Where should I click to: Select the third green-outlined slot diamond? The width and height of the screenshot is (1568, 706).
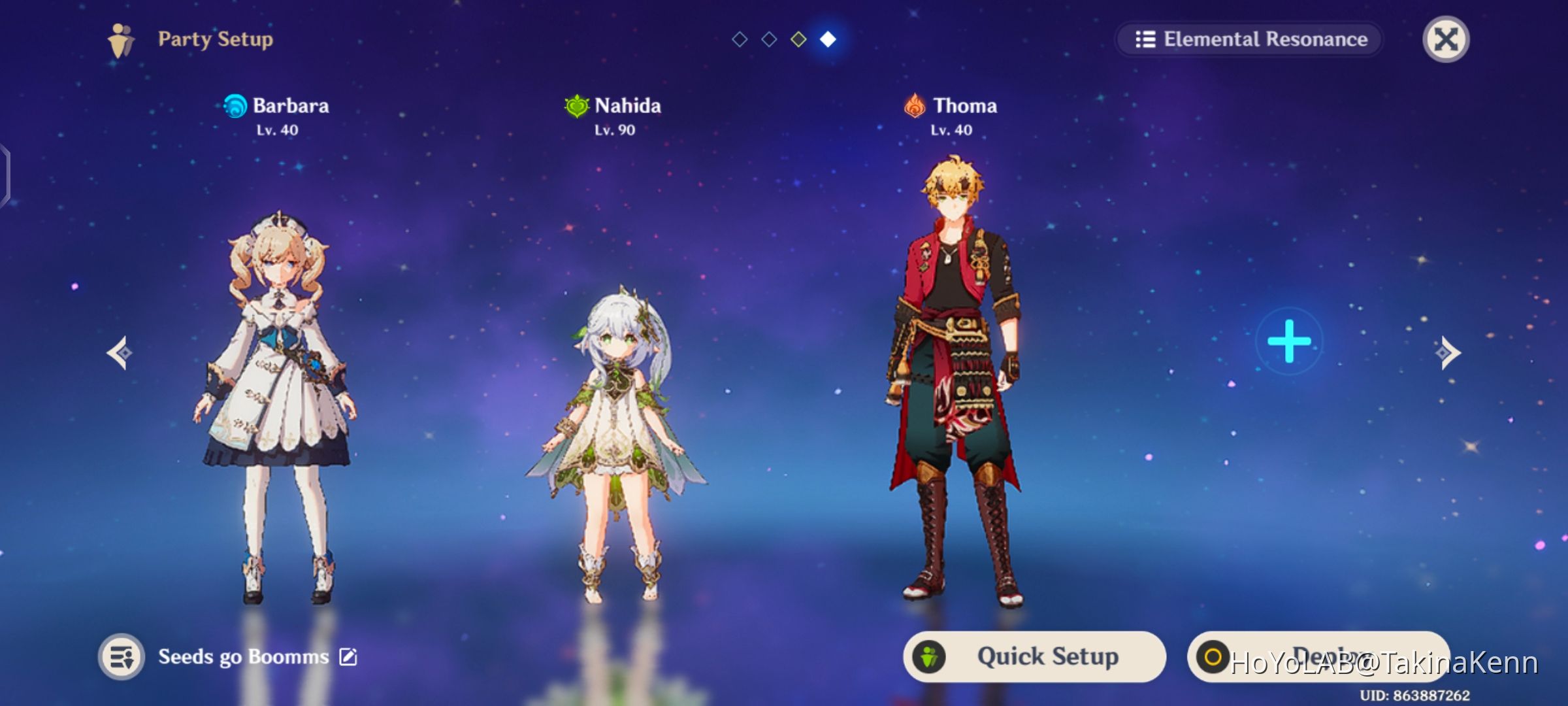(x=800, y=39)
